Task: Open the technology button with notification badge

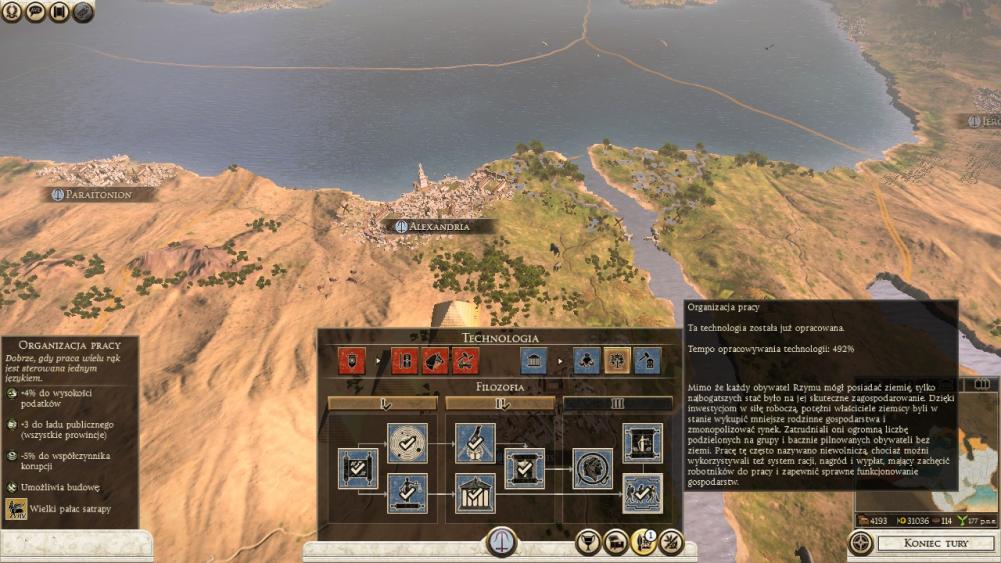Action: pos(643,543)
